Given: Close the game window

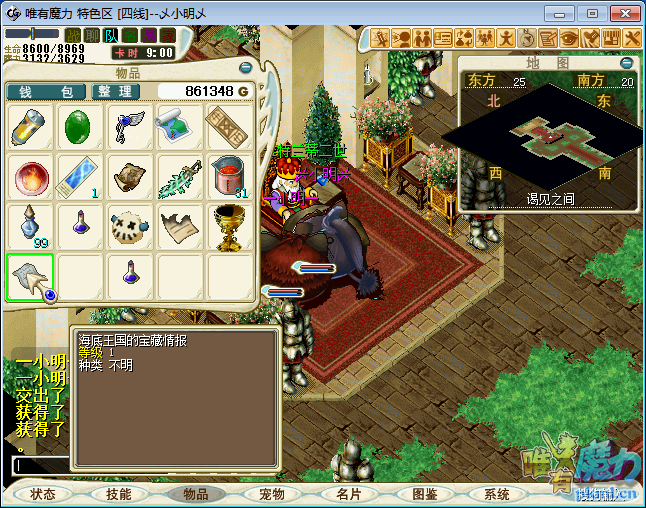Looking at the screenshot, I should [x=622, y=13].
